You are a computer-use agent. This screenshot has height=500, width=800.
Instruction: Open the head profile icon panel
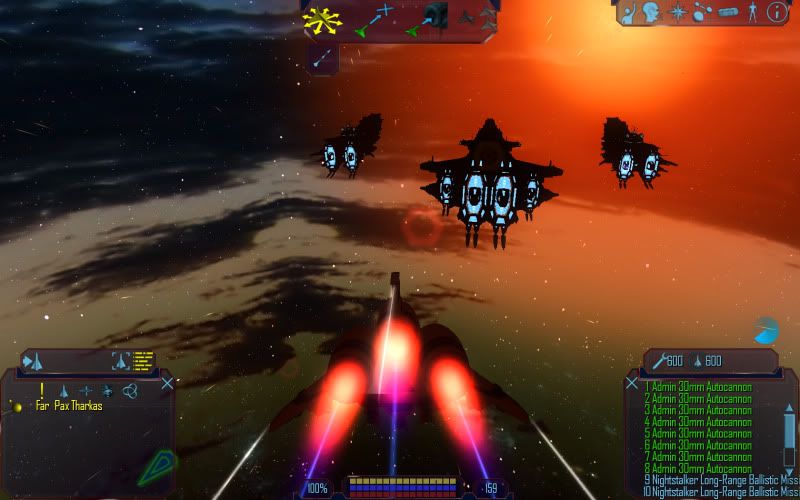point(653,12)
